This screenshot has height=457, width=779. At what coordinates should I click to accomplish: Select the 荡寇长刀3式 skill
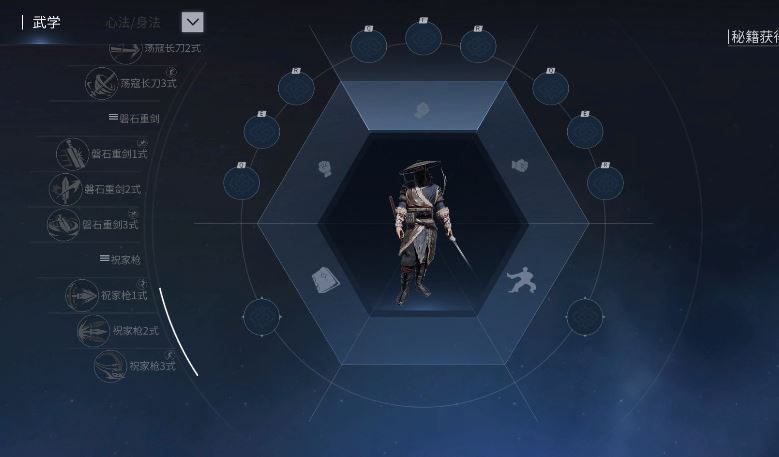click(130, 84)
